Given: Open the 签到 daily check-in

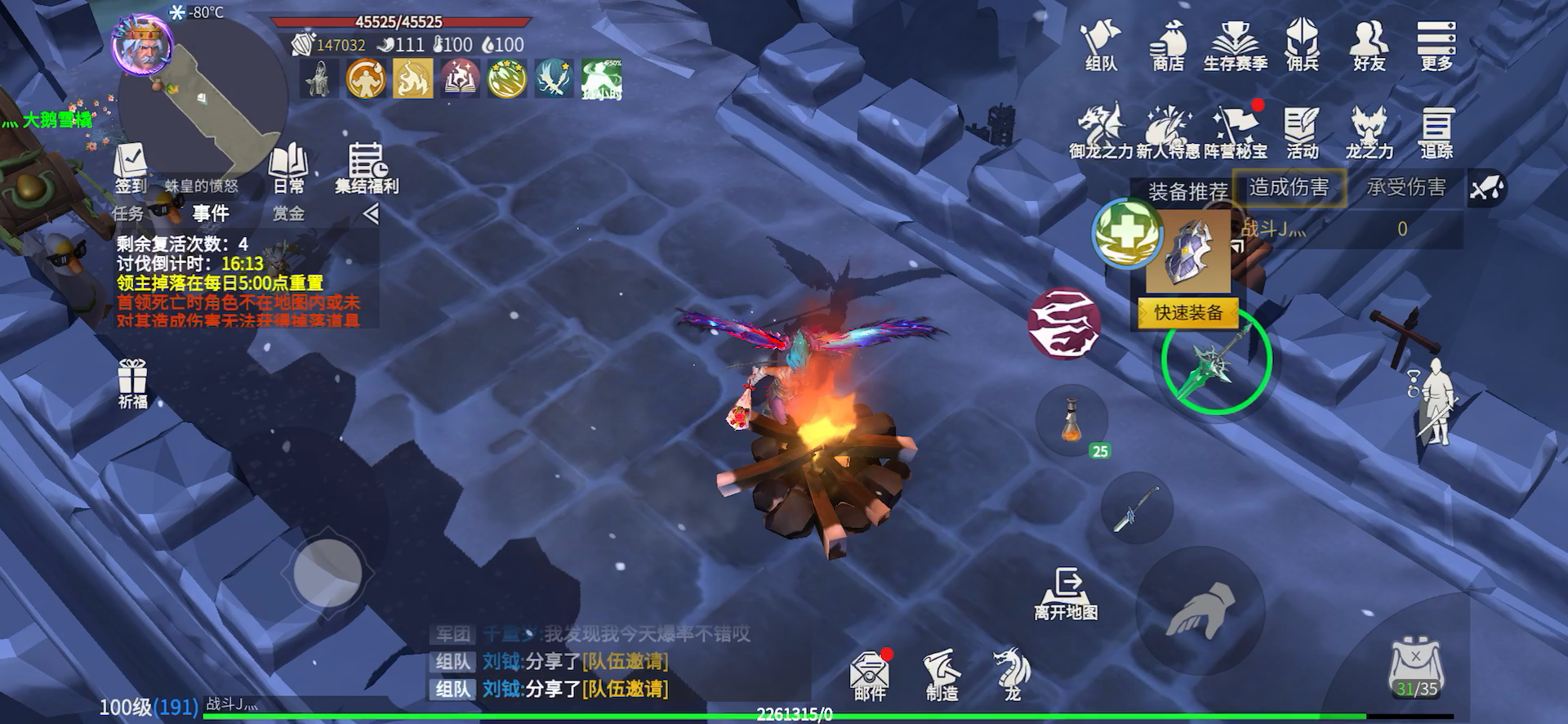Looking at the screenshot, I should [x=131, y=169].
